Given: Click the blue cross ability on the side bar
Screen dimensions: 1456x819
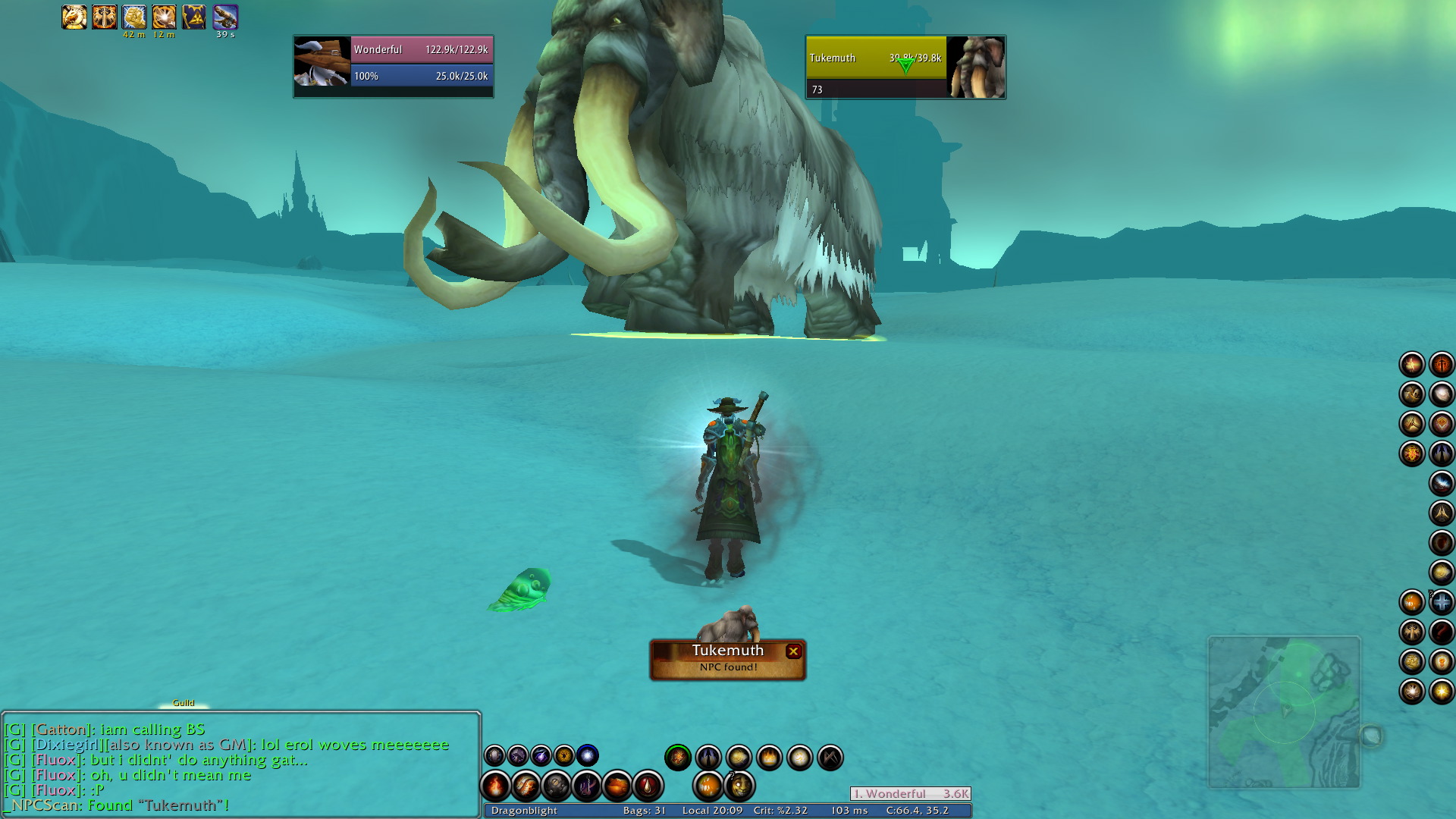Looking at the screenshot, I should pos(1442,602).
